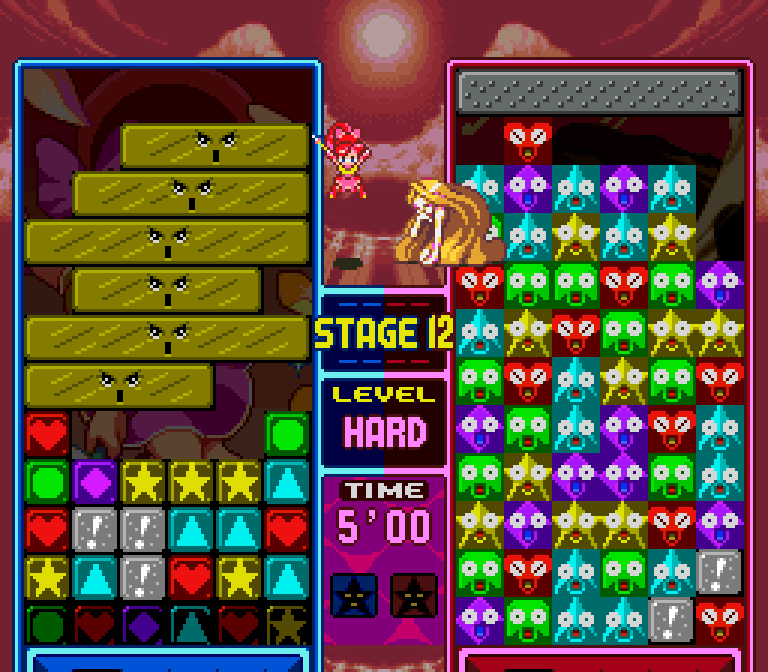
Task: Click the gray metal garbage bar
Action: point(600,91)
